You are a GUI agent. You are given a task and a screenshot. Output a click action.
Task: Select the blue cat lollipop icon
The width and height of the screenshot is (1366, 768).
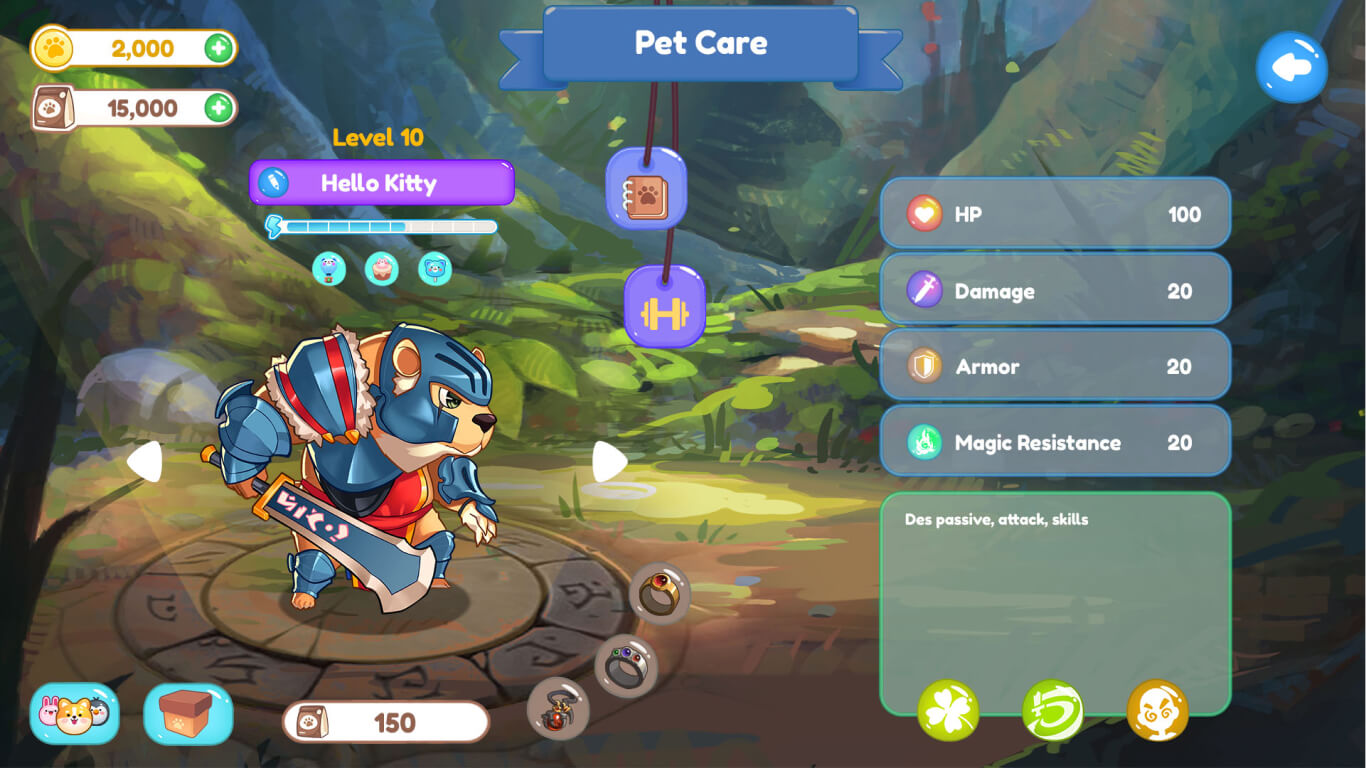(435, 268)
